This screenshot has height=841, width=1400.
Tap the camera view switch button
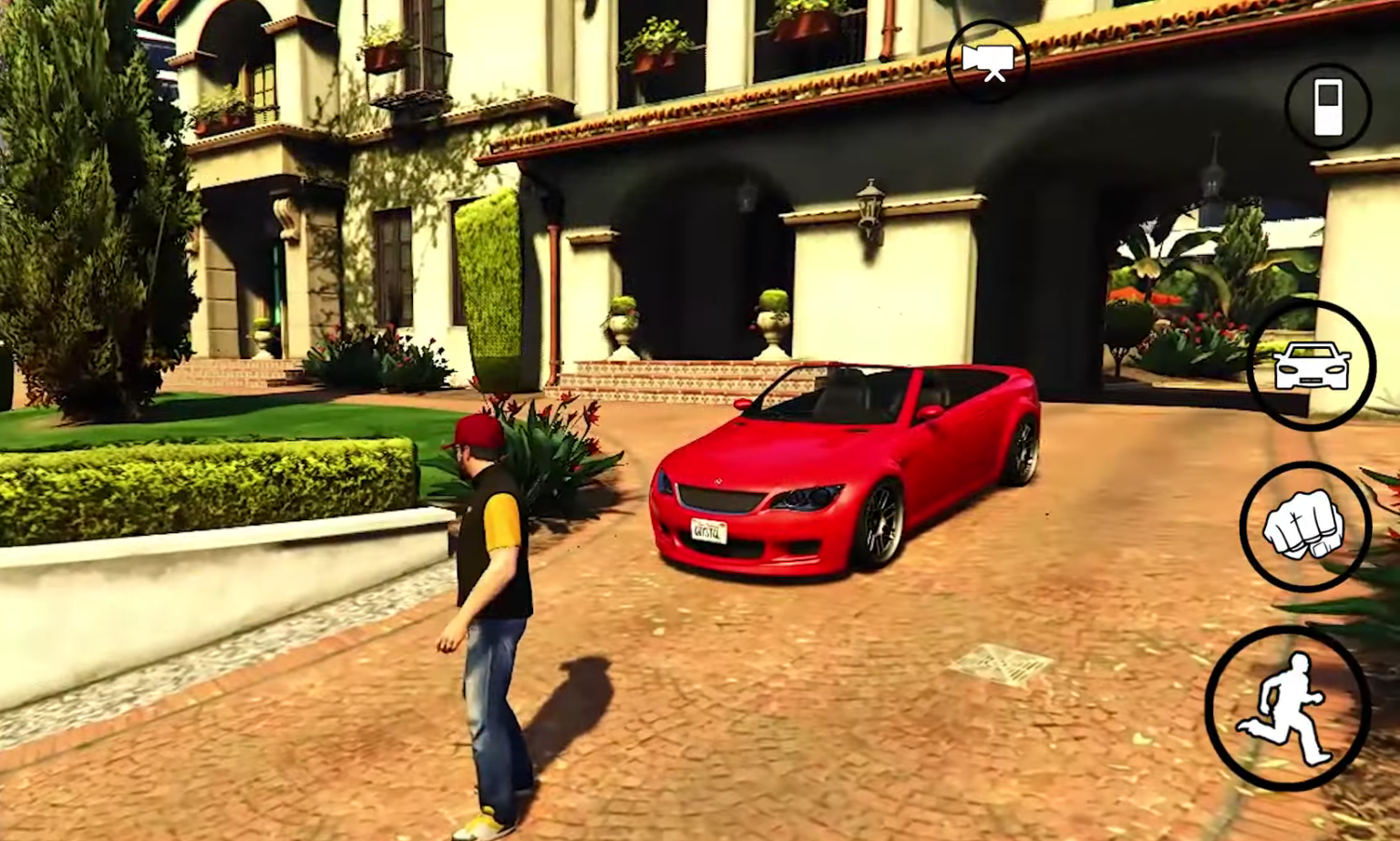(x=988, y=61)
